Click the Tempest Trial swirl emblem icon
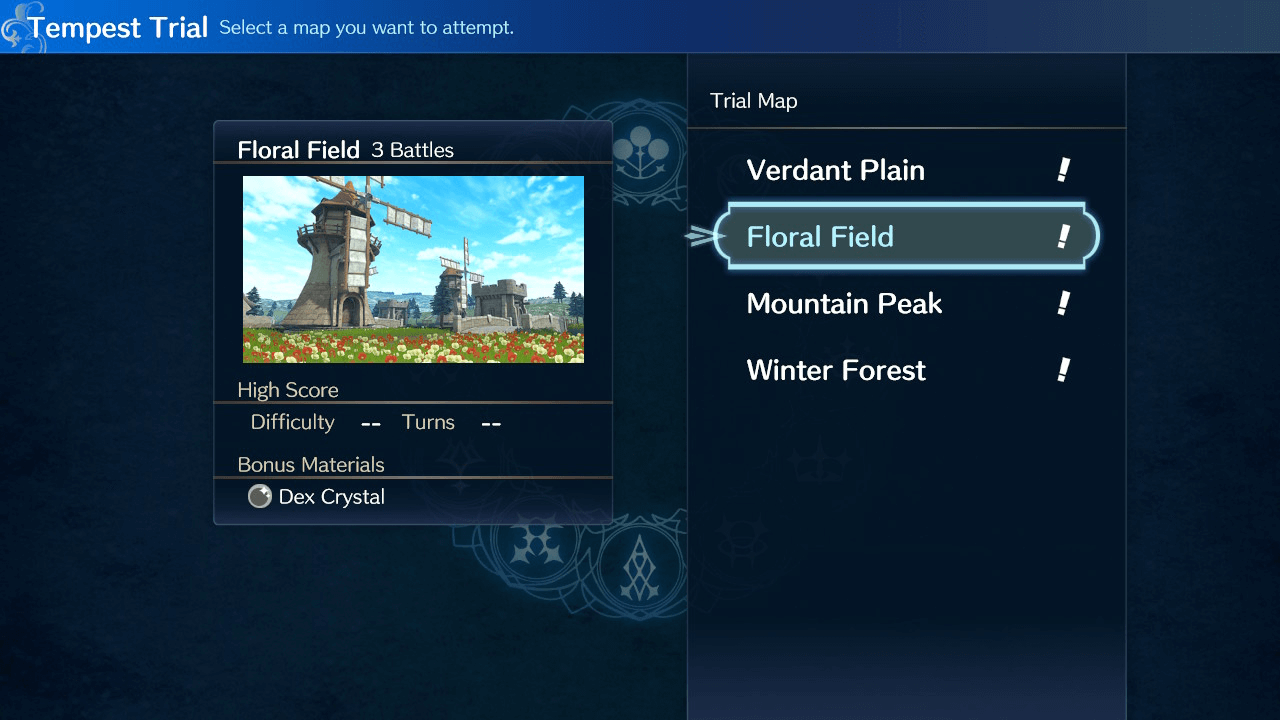1280x720 pixels. [18, 26]
